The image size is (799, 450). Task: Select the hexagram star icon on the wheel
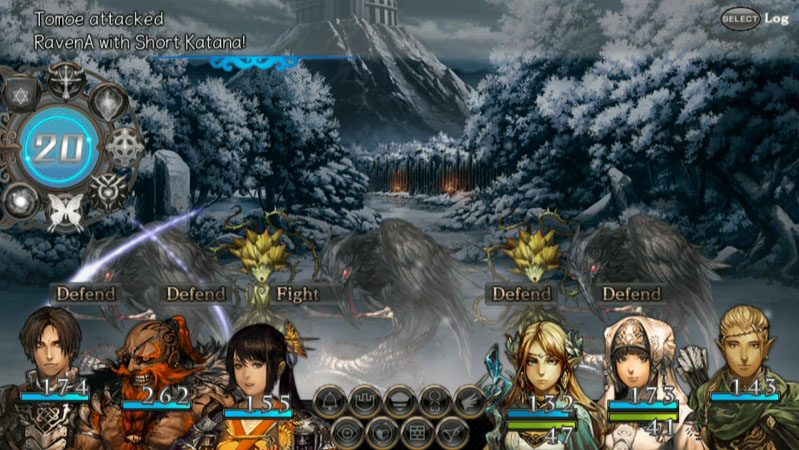(24, 98)
